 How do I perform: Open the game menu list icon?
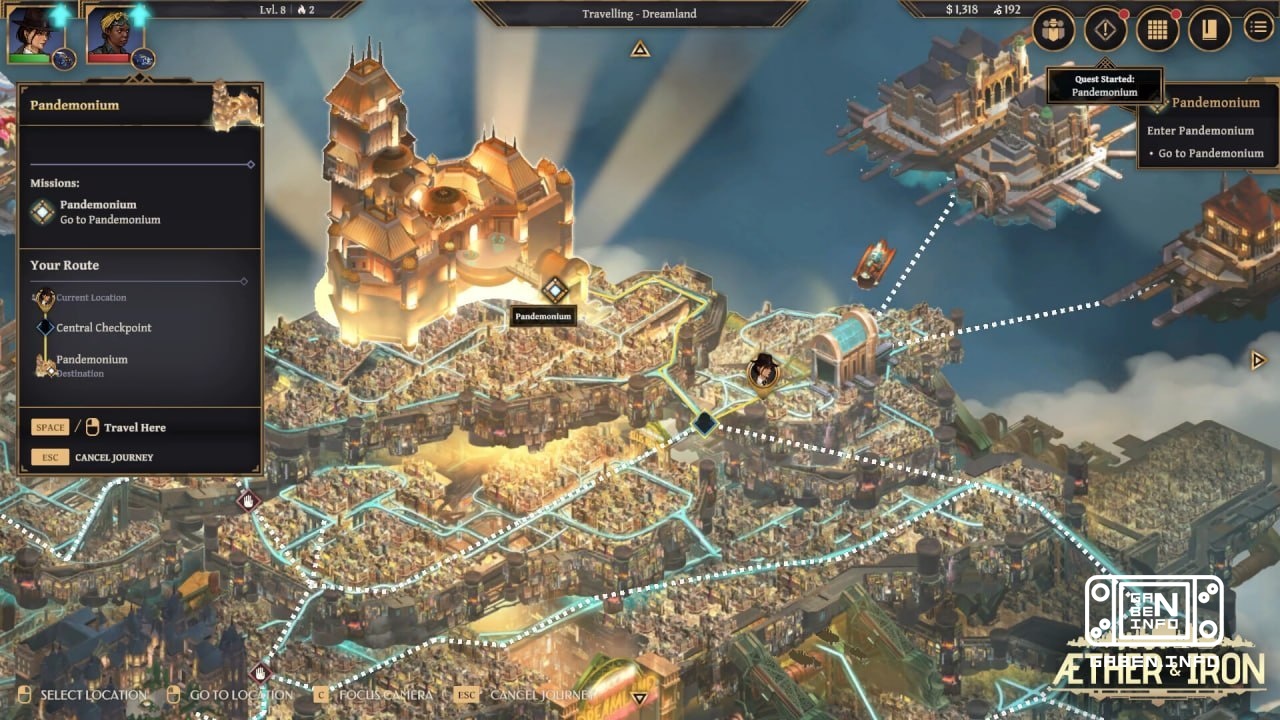click(x=1258, y=30)
